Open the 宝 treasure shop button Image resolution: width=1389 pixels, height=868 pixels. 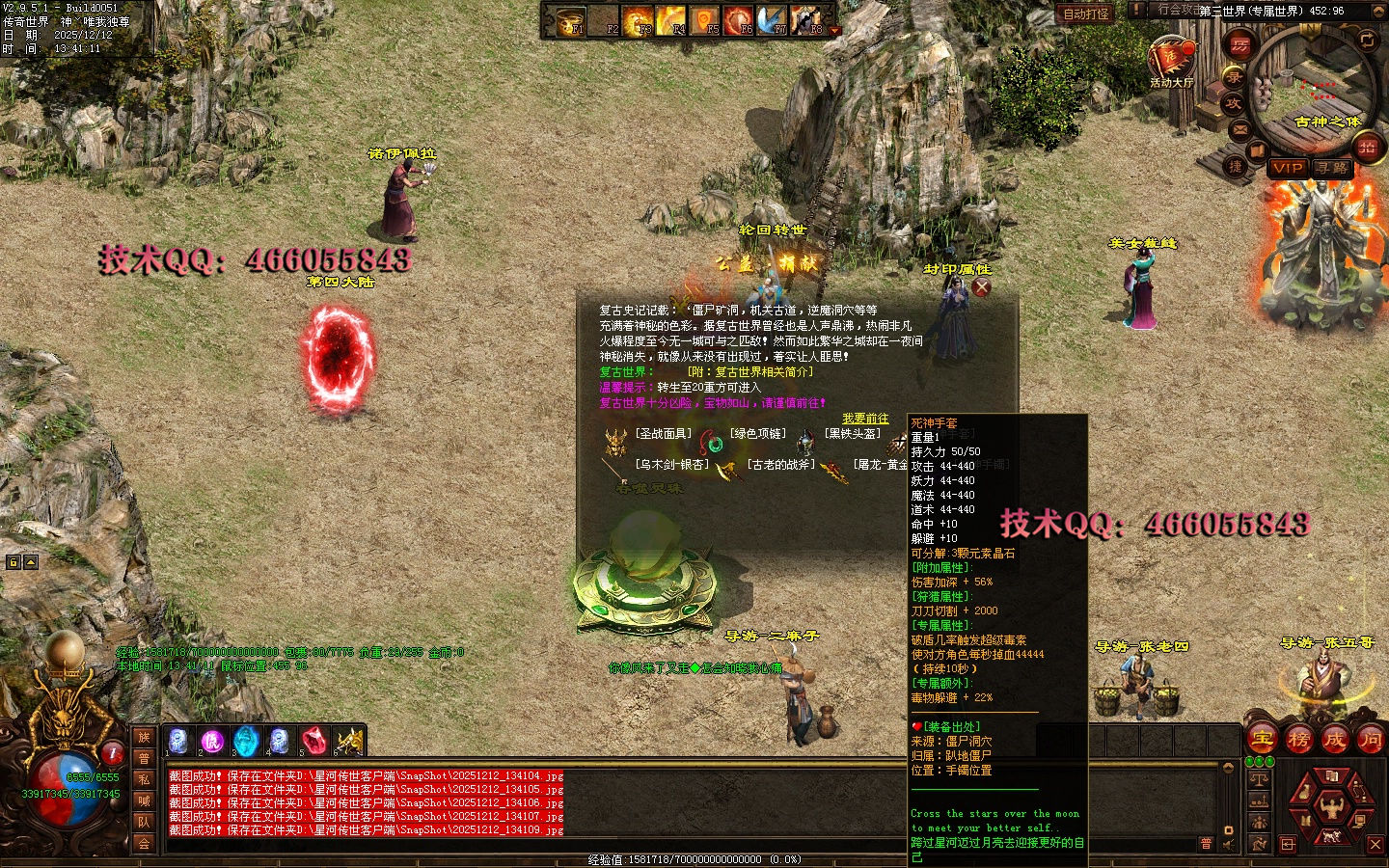[x=1262, y=740]
